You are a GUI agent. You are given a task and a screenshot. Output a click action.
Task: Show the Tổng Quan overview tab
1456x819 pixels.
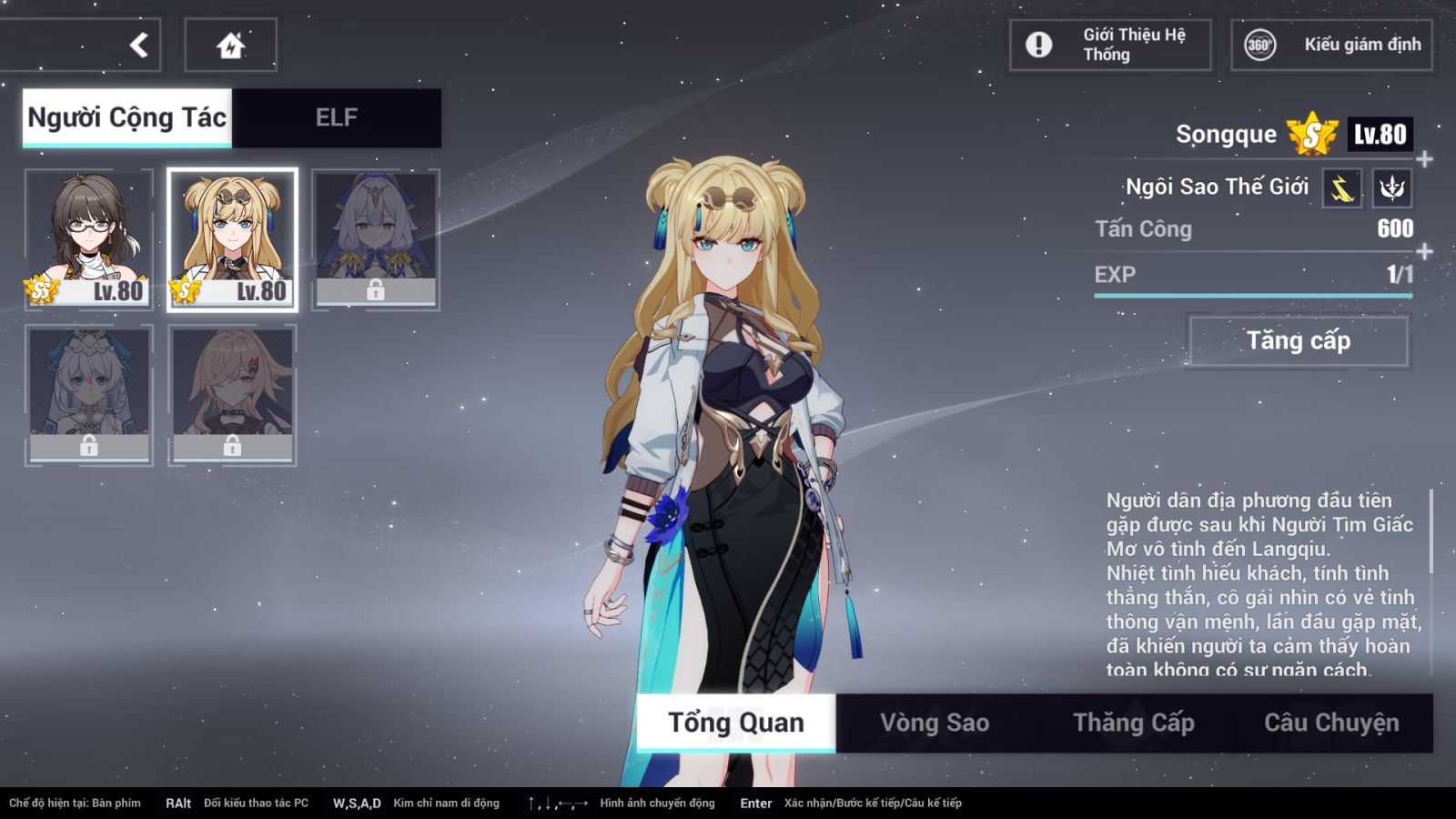(736, 723)
